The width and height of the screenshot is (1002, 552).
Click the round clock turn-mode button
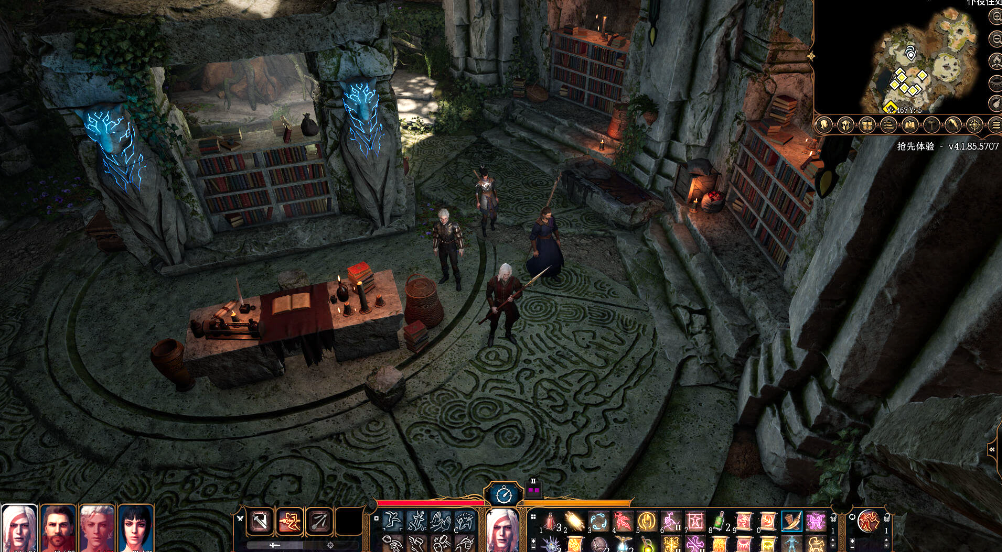coord(504,492)
